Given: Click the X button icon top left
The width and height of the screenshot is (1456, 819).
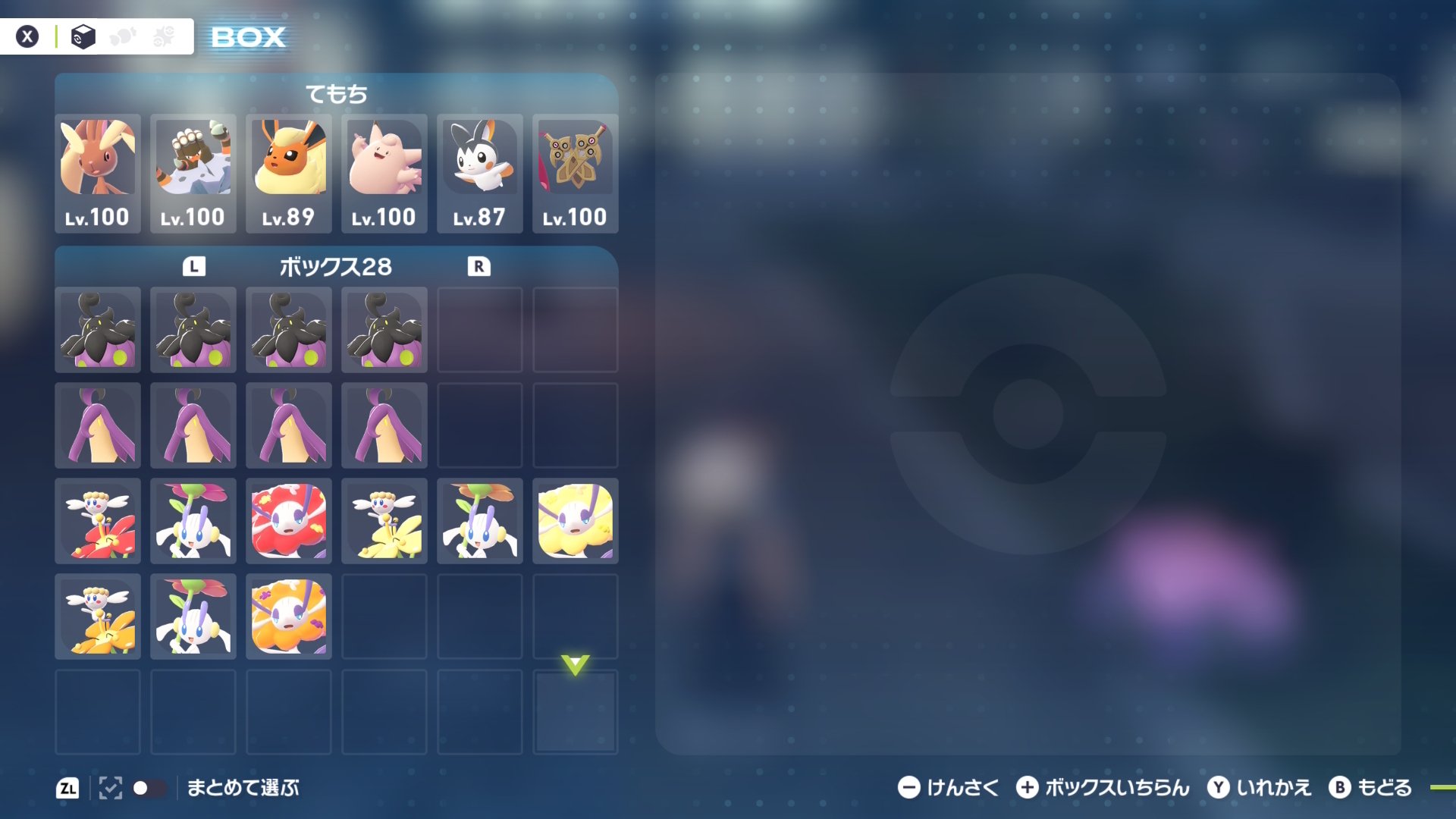Looking at the screenshot, I should click(x=27, y=36).
